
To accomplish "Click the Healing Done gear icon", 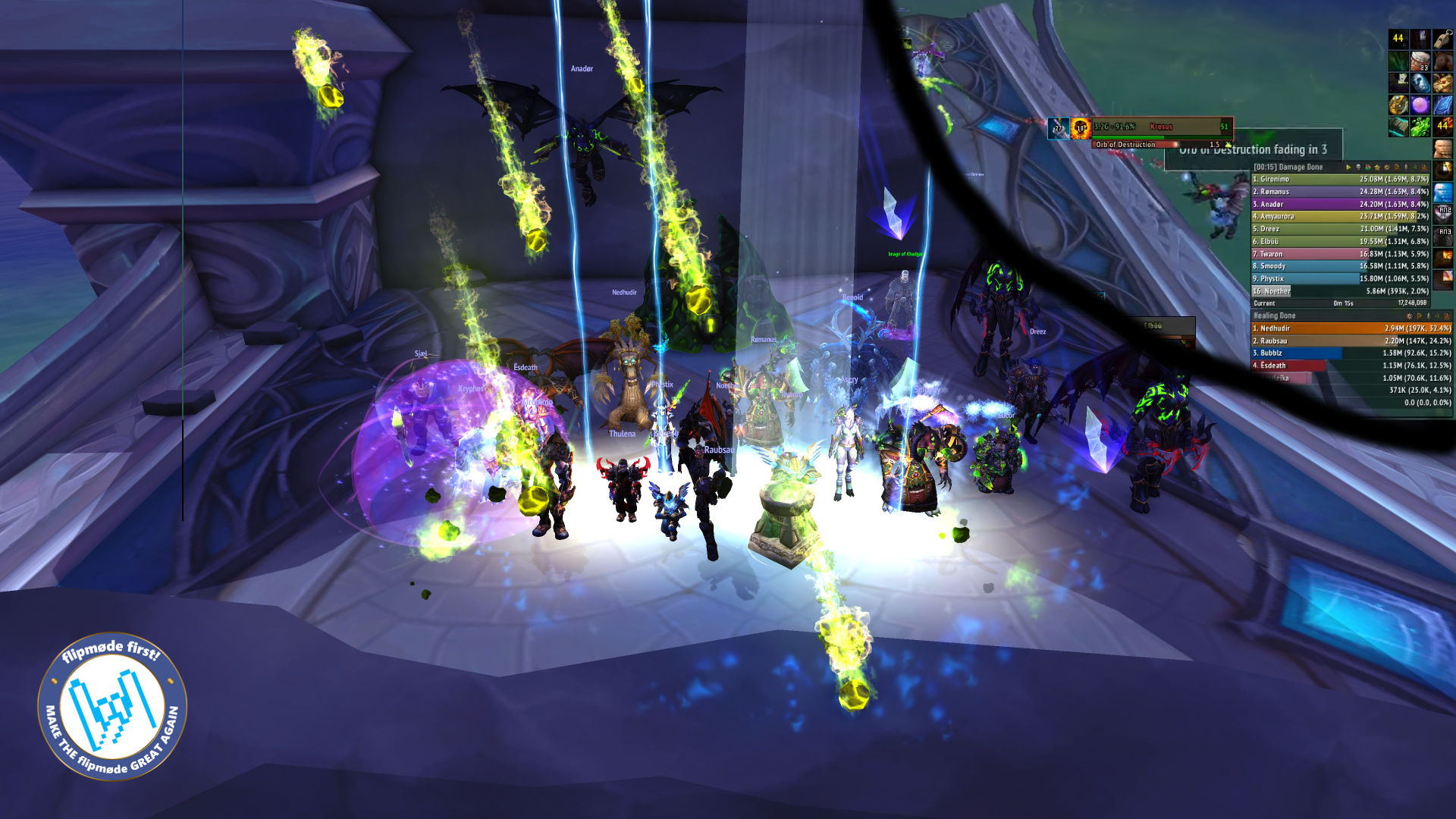I will pos(1410,316).
